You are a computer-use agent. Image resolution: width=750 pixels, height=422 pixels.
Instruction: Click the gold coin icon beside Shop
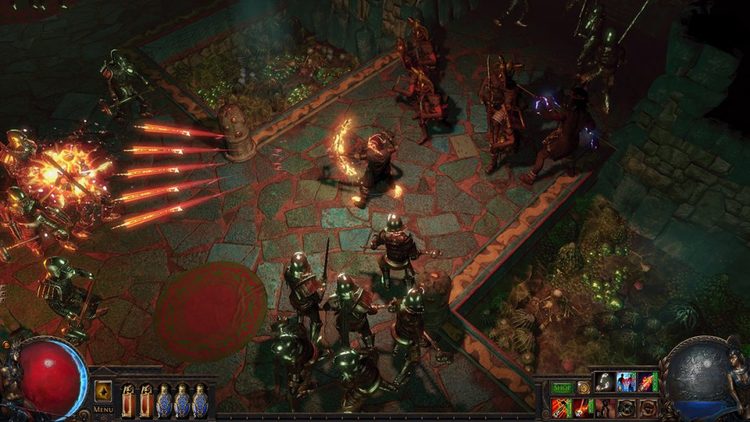tap(583, 387)
